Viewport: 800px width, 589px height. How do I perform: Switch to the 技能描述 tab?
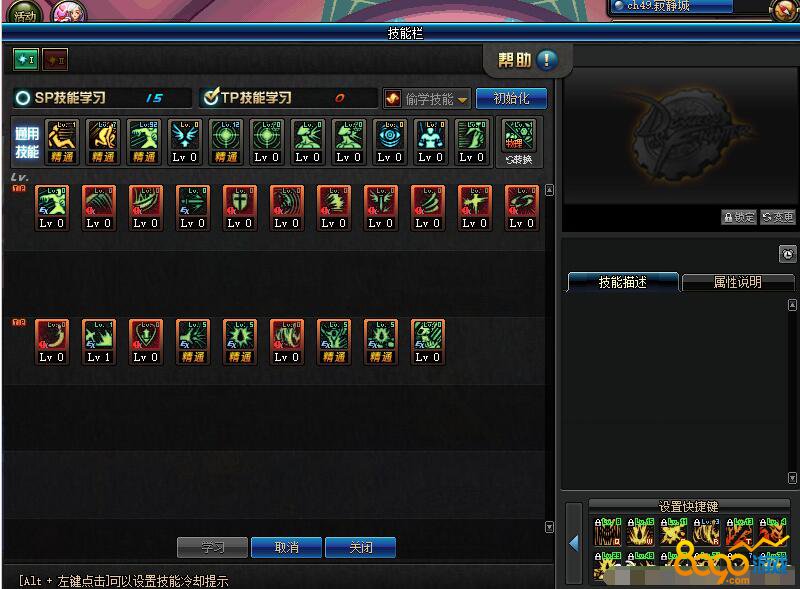click(623, 283)
